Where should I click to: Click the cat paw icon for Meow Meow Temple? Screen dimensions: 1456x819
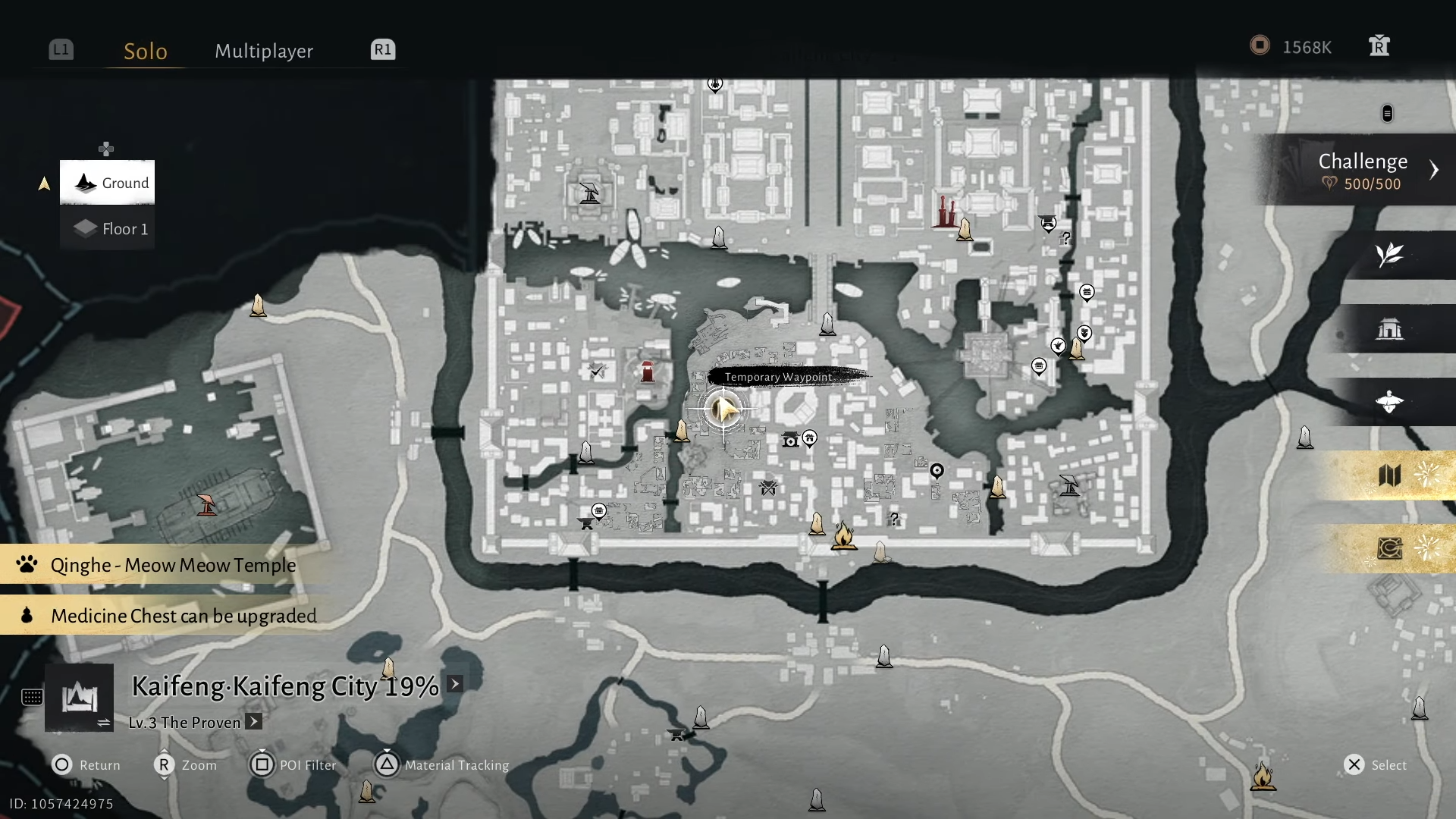[x=26, y=564]
